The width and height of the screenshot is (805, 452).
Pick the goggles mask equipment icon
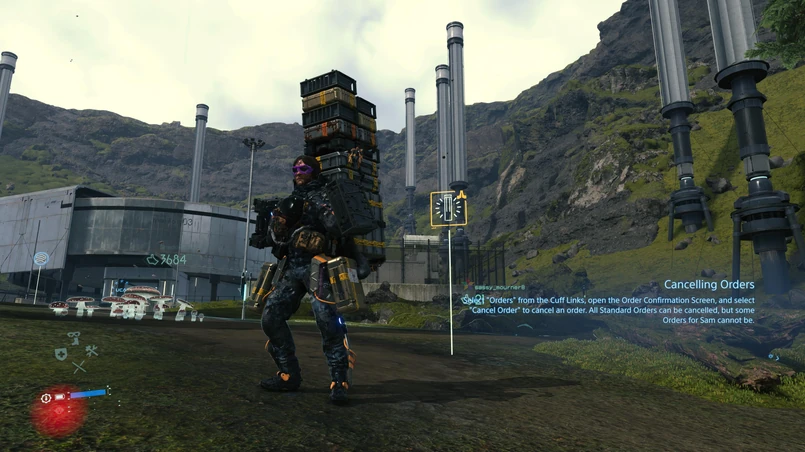74,338
